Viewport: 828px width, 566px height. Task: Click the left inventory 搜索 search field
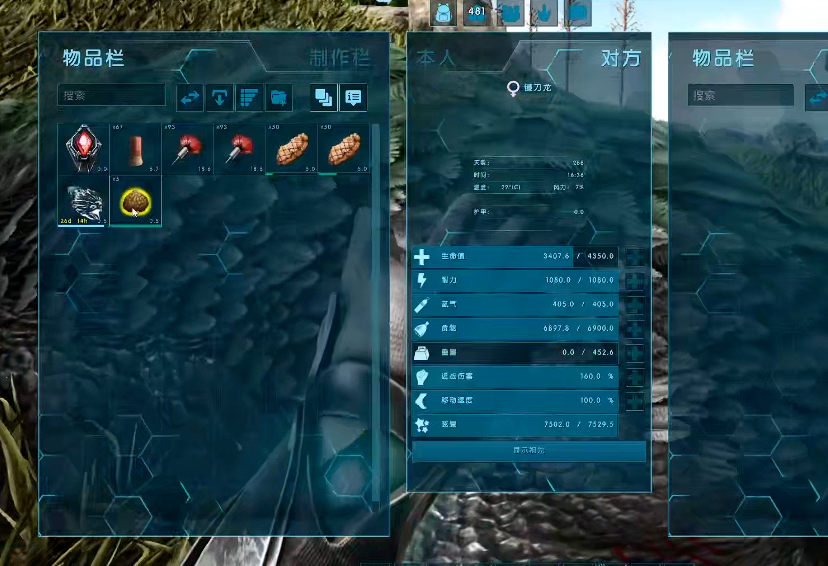pos(111,96)
